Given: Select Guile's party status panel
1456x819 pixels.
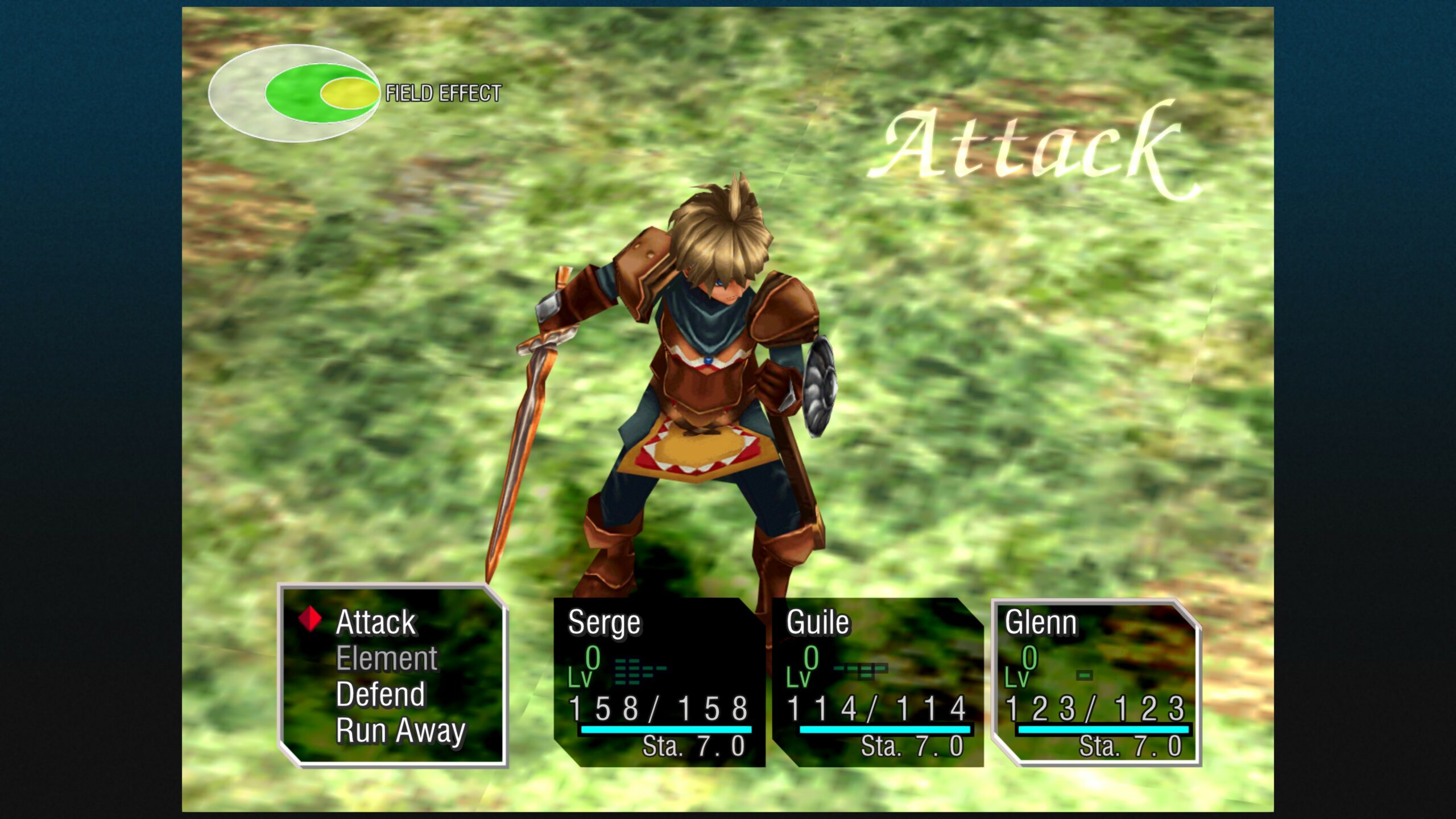Looking at the screenshot, I should [878, 682].
